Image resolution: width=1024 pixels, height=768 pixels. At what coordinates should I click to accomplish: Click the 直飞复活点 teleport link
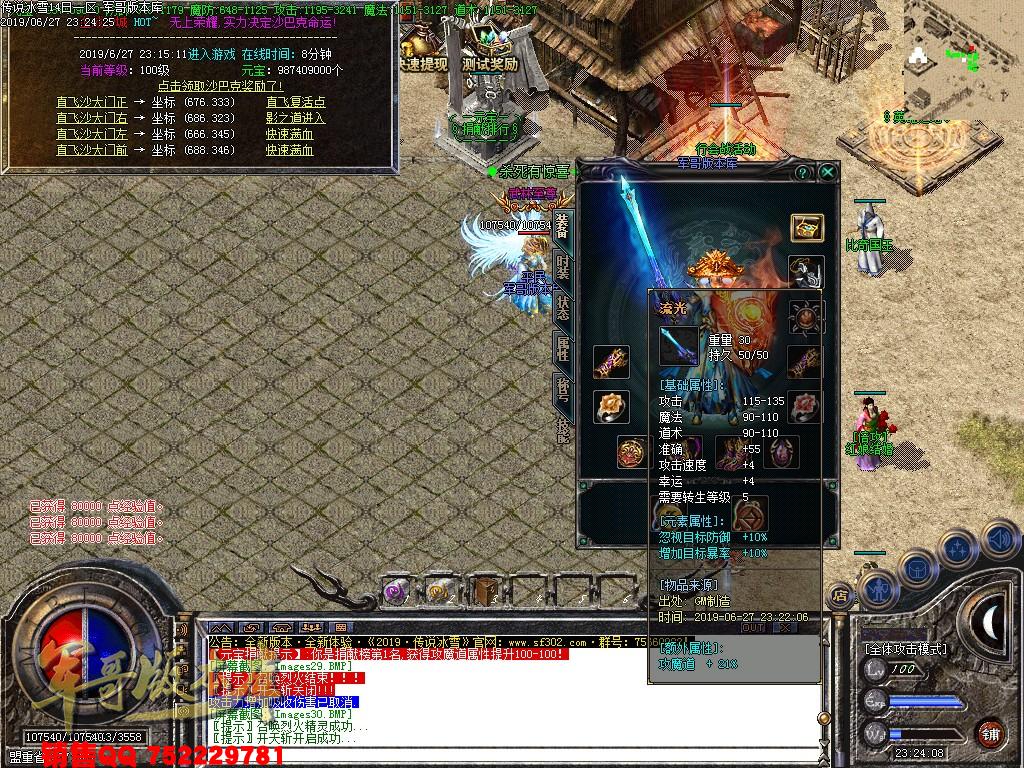click(x=295, y=102)
